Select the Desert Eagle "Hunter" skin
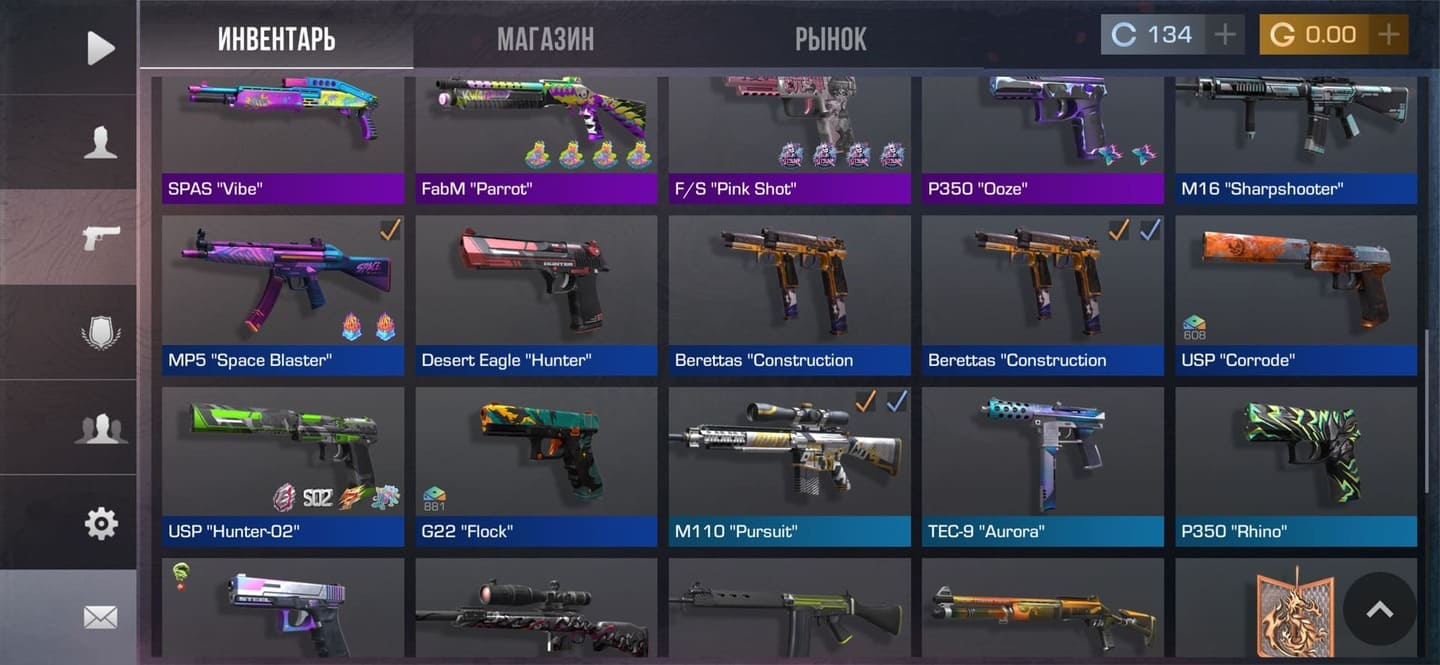This screenshot has width=1440, height=665. point(536,295)
